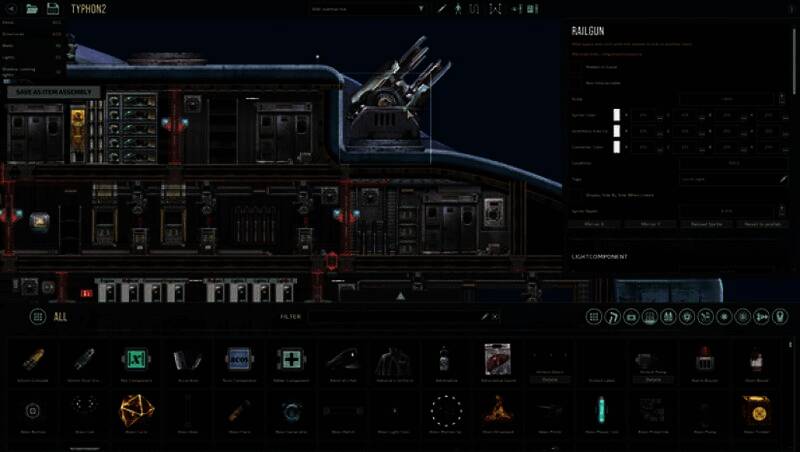Click the back arrow in top bar
This screenshot has height=452, width=800.
pos(10,8)
